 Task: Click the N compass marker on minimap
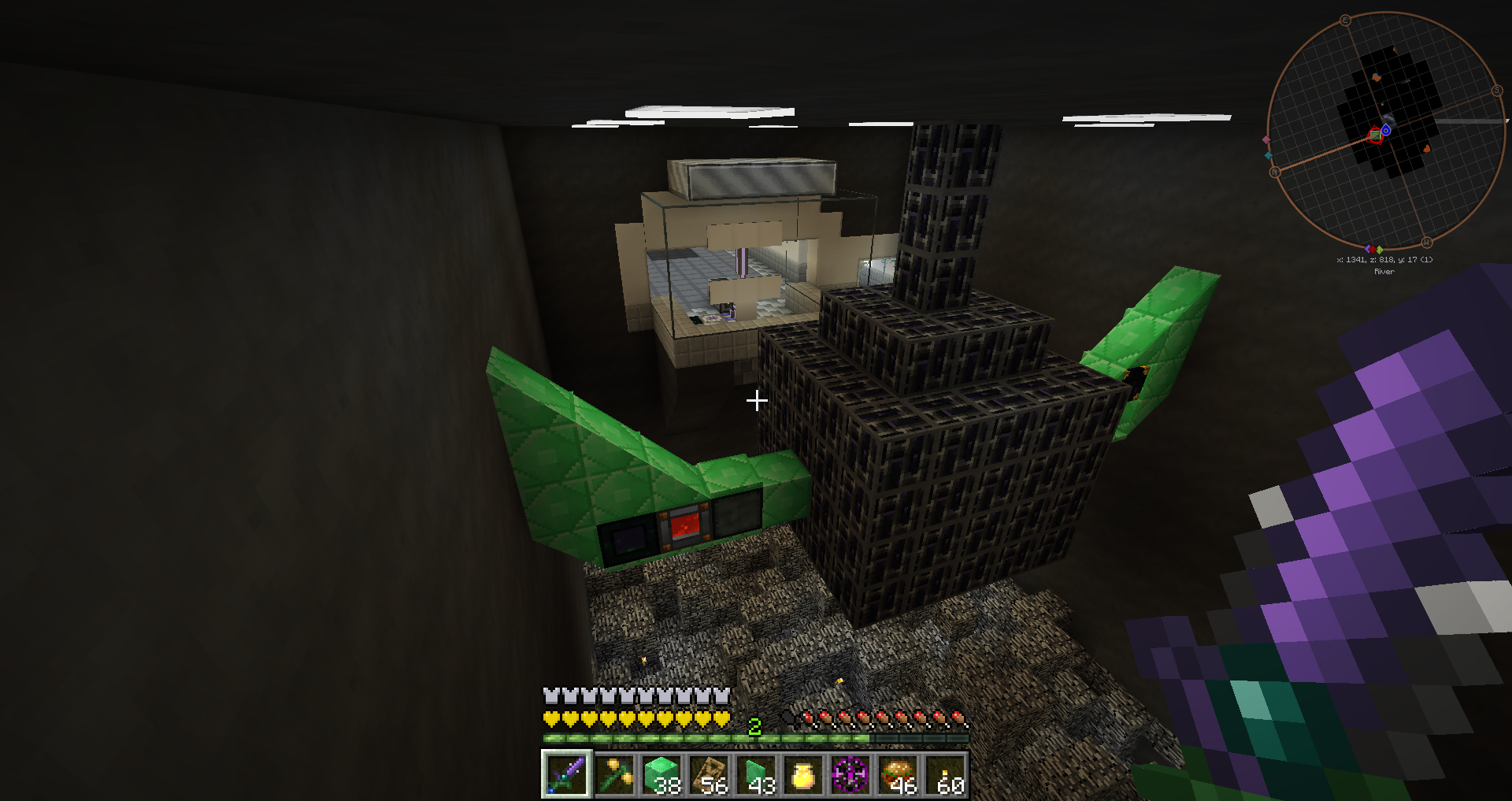click(x=1274, y=172)
